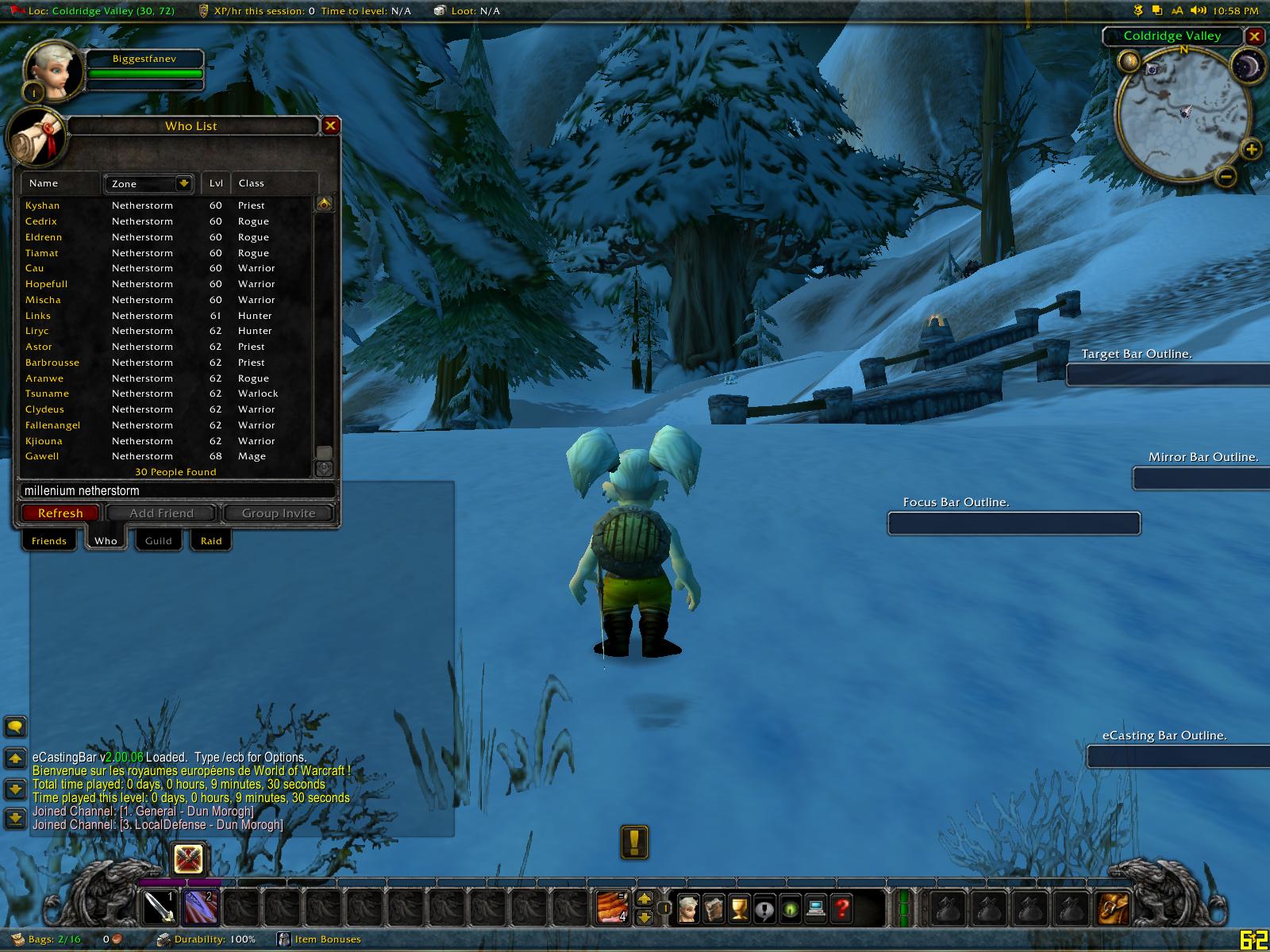This screenshot has height=952, width=1270.
Task: Click the who search text field
Action: click(175, 491)
